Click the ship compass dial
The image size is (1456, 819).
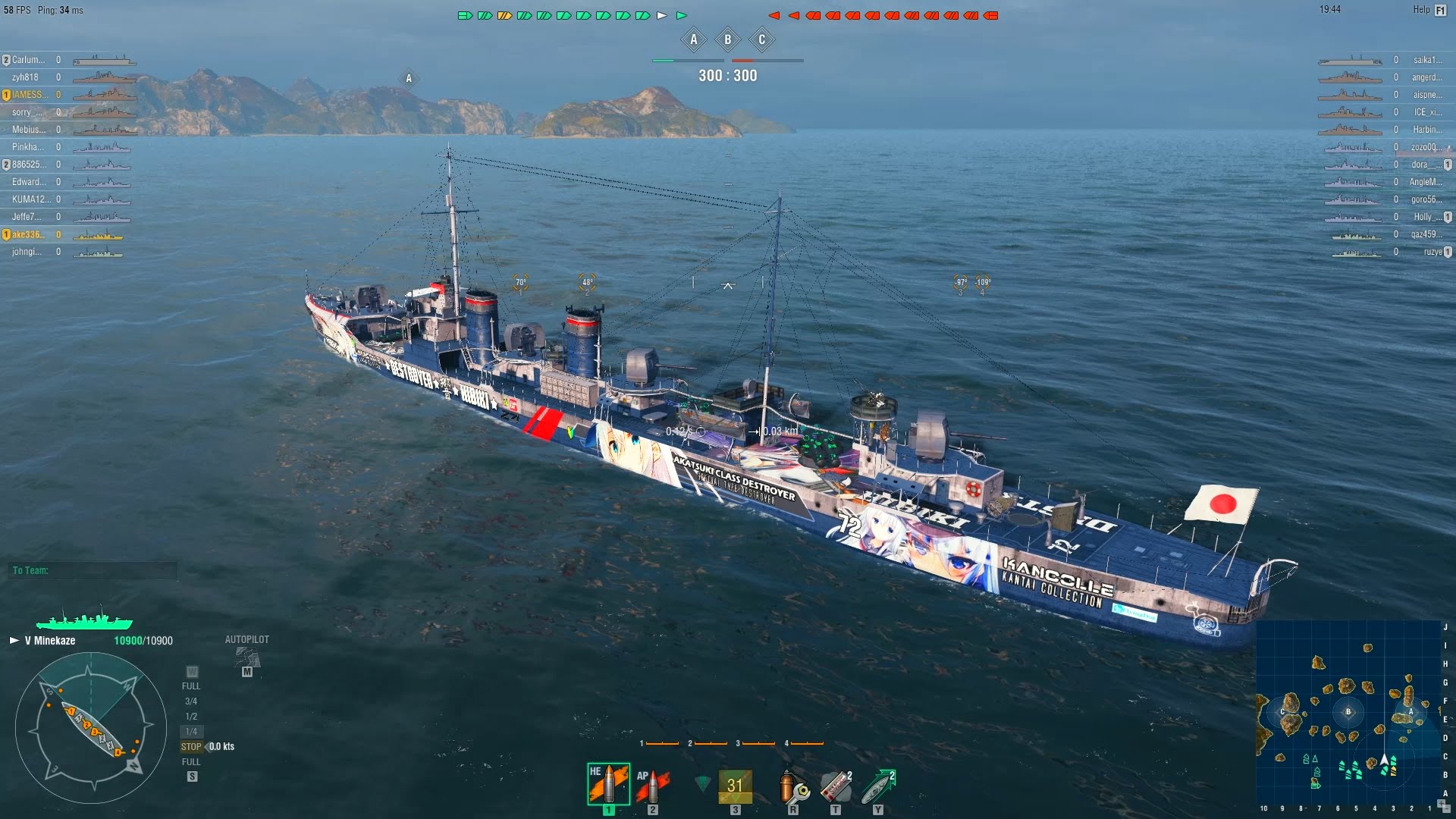[90, 728]
